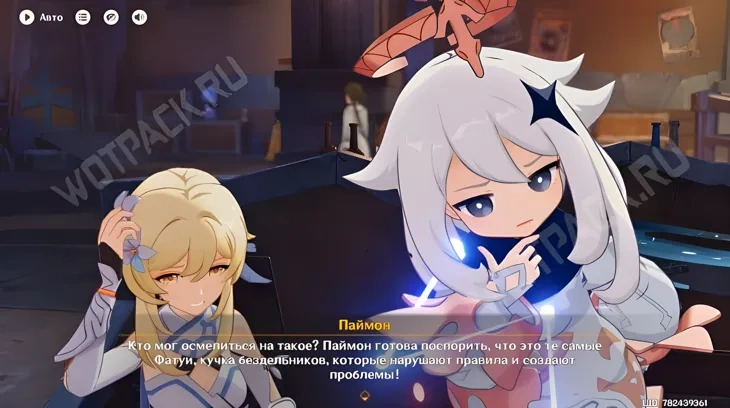Toggle the Авто auto-play button
The height and width of the screenshot is (408, 730).
27,17
